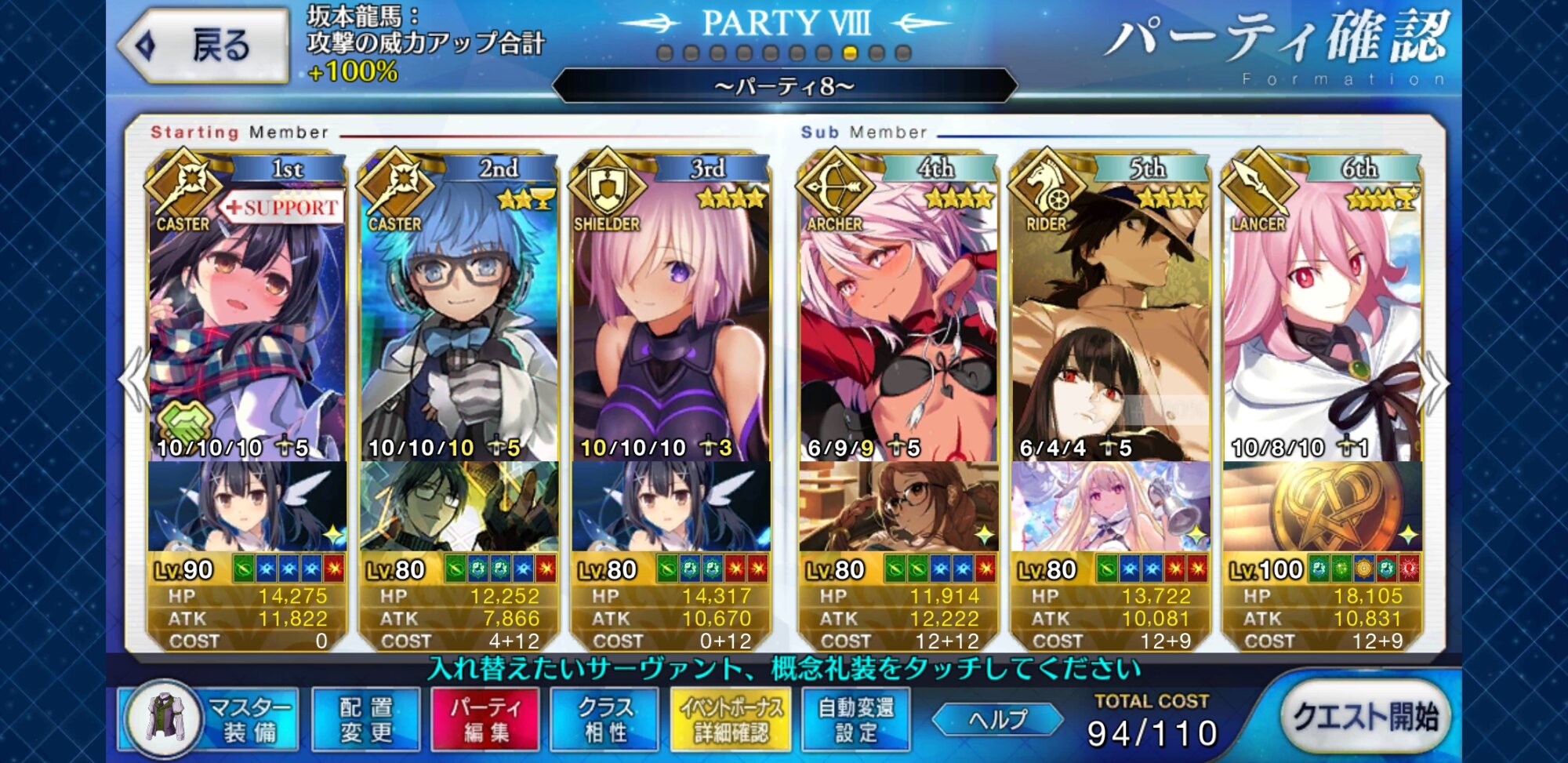Check クラス相性 class affinity
Viewport: 1568px width, 763px height.
point(604,718)
